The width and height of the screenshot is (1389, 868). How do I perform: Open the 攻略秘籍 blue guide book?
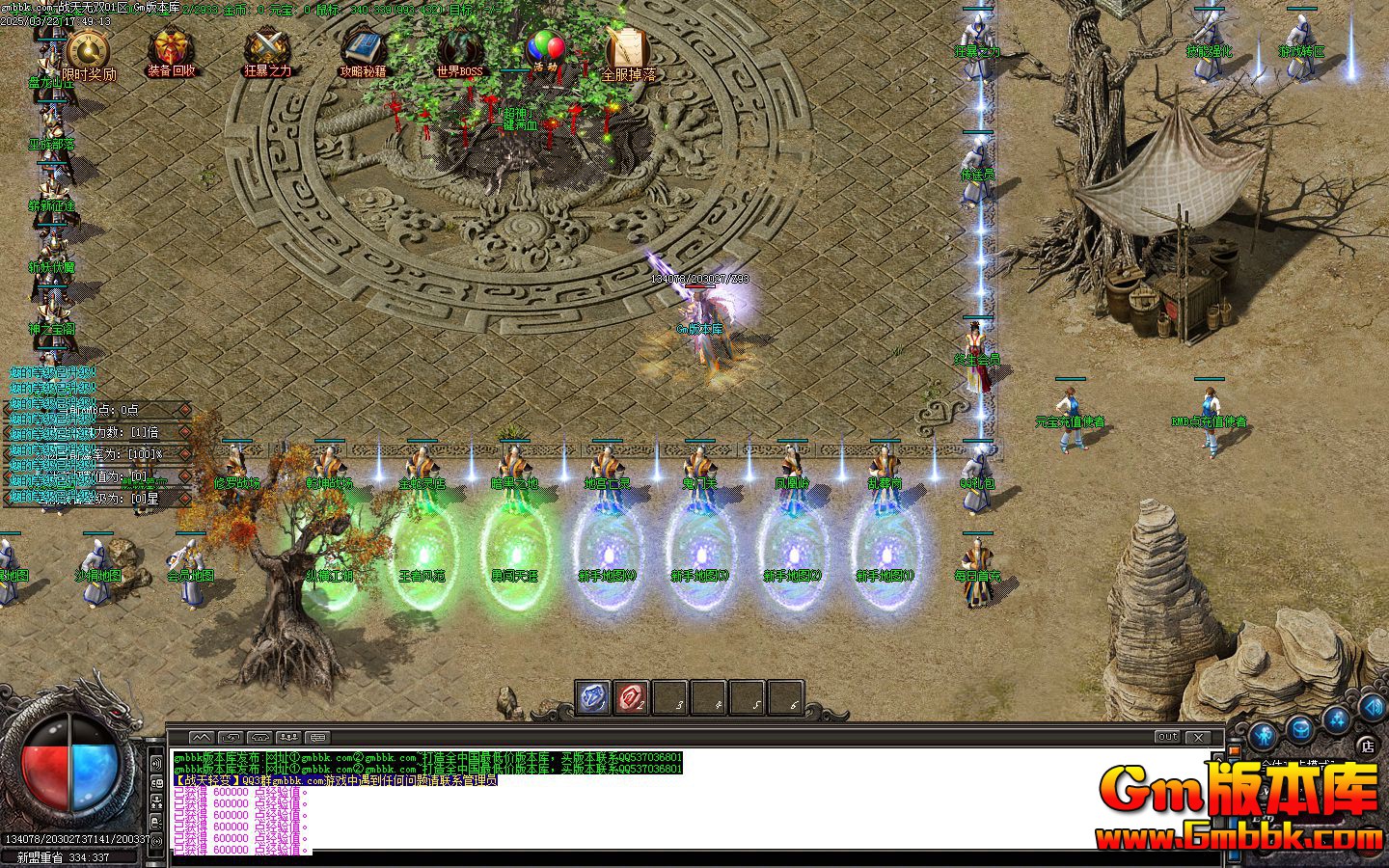coord(363,48)
